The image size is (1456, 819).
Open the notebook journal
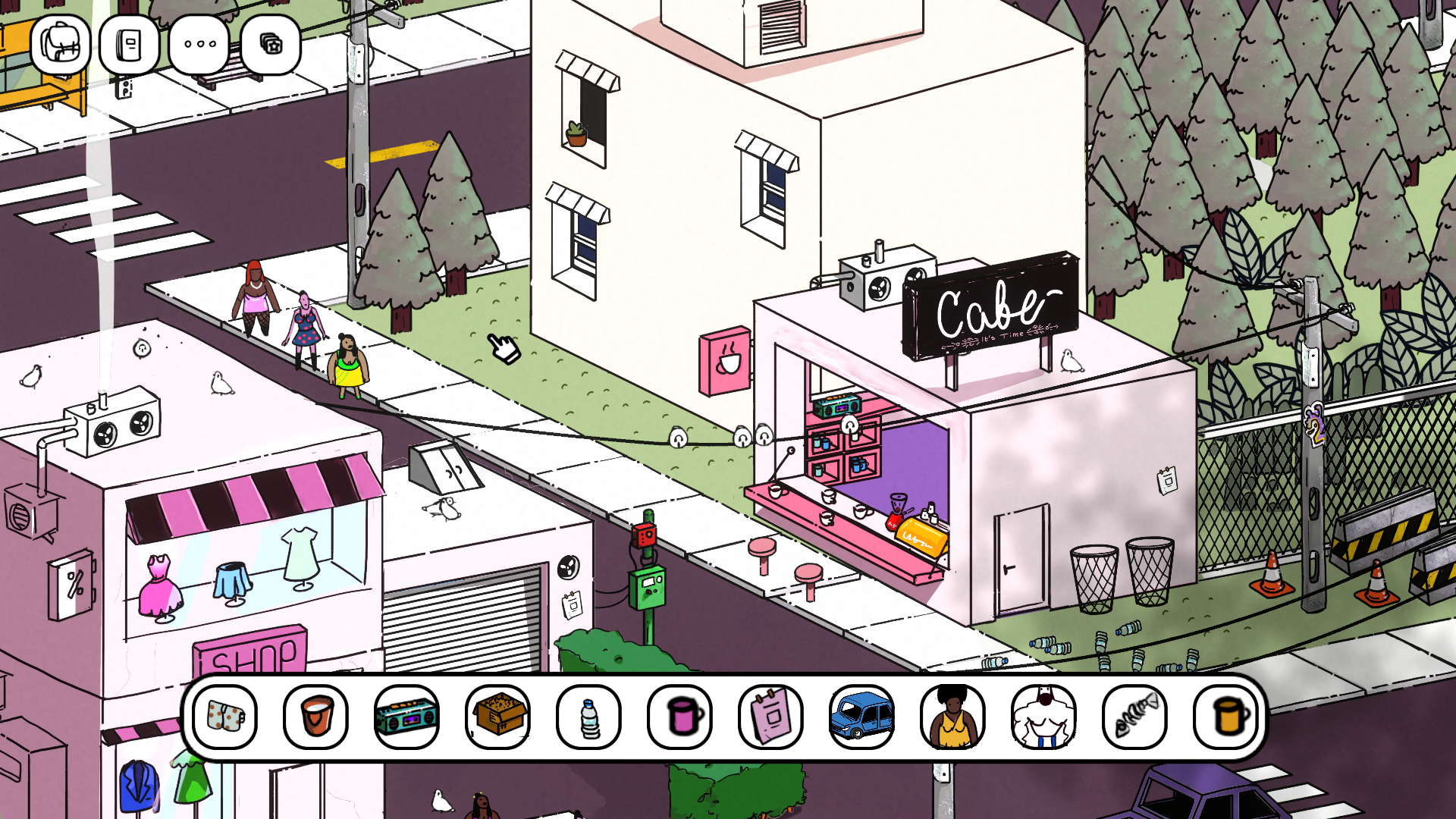tap(129, 45)
